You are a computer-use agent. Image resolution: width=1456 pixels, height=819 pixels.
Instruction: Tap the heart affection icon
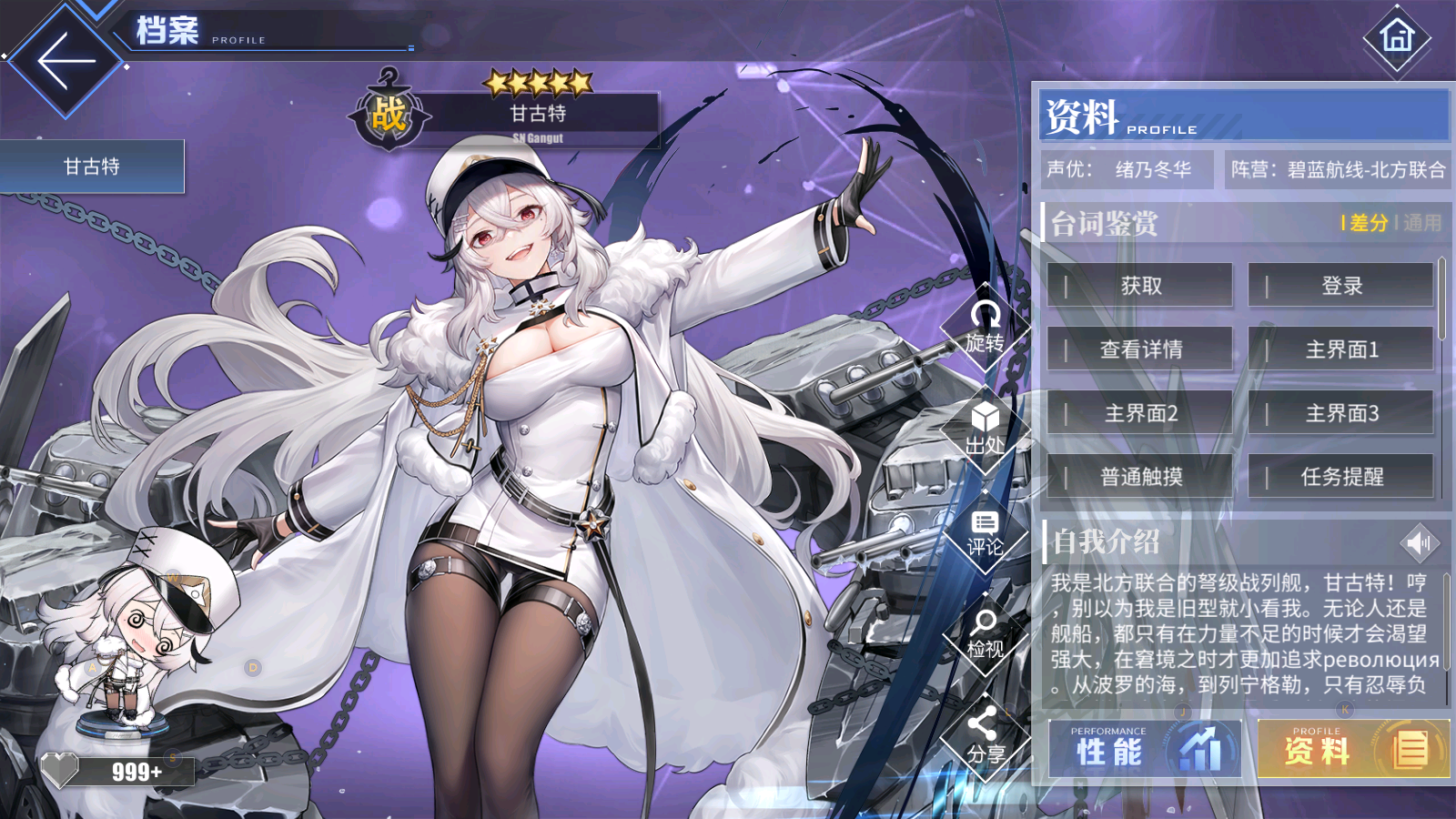[60, 771]
